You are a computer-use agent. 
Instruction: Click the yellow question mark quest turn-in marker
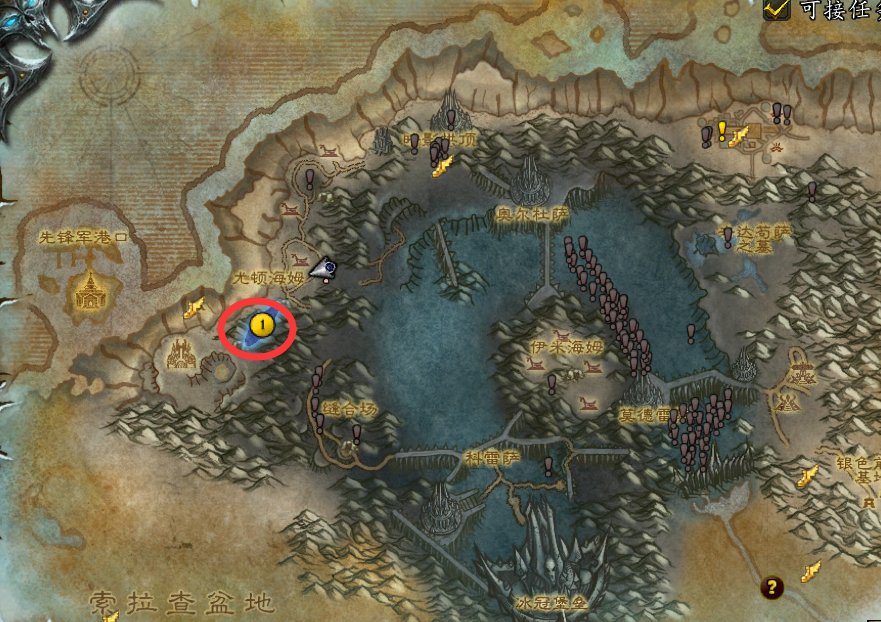click(772, 587)
